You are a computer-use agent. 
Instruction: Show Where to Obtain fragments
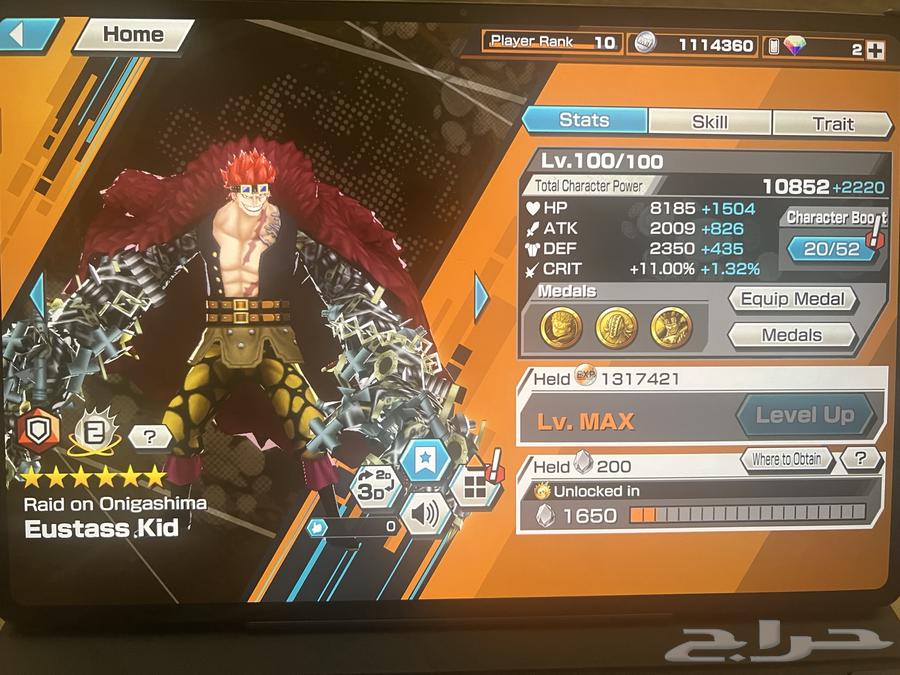787,459
